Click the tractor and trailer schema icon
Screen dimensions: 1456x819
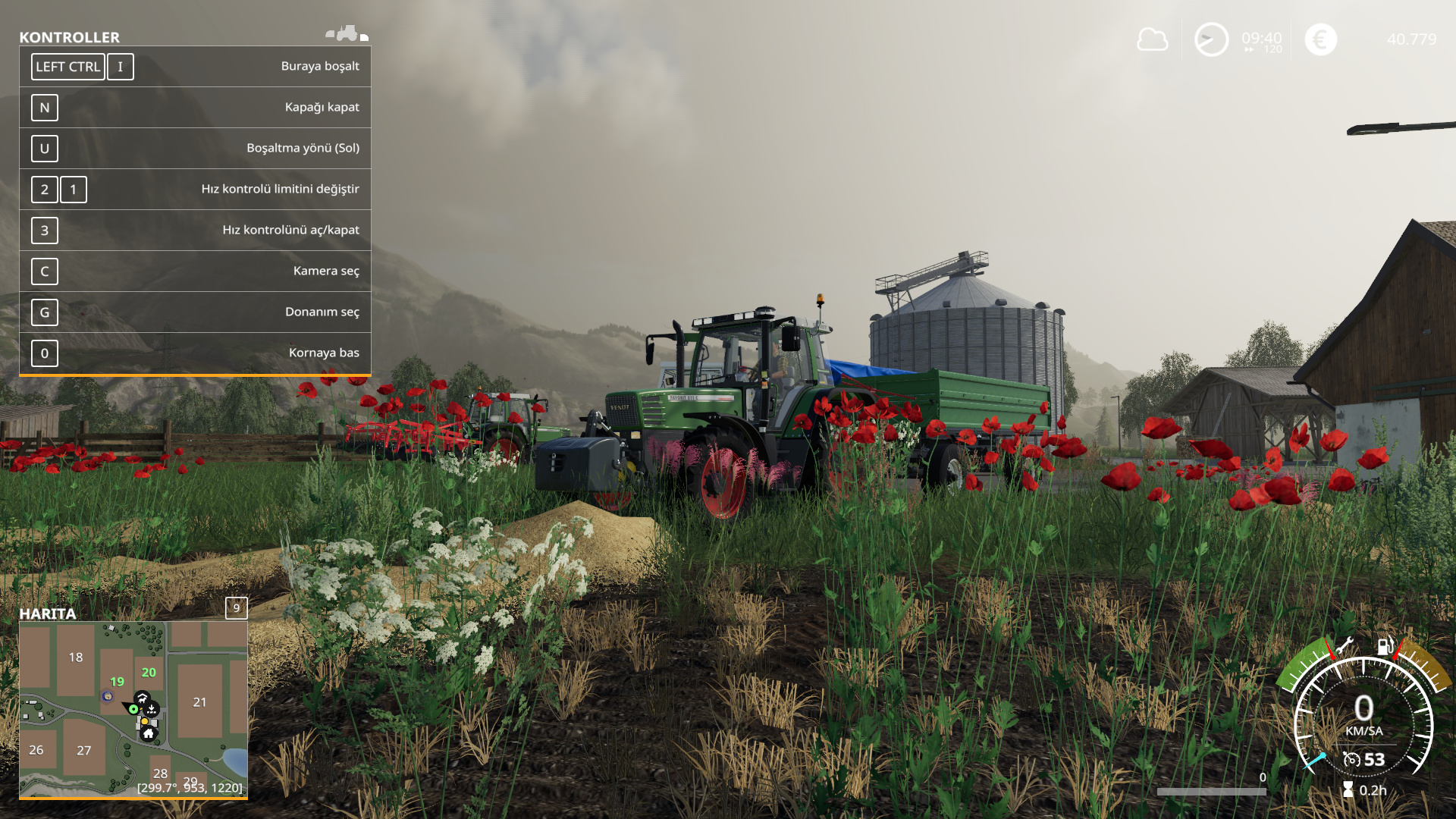click(347, 33)
